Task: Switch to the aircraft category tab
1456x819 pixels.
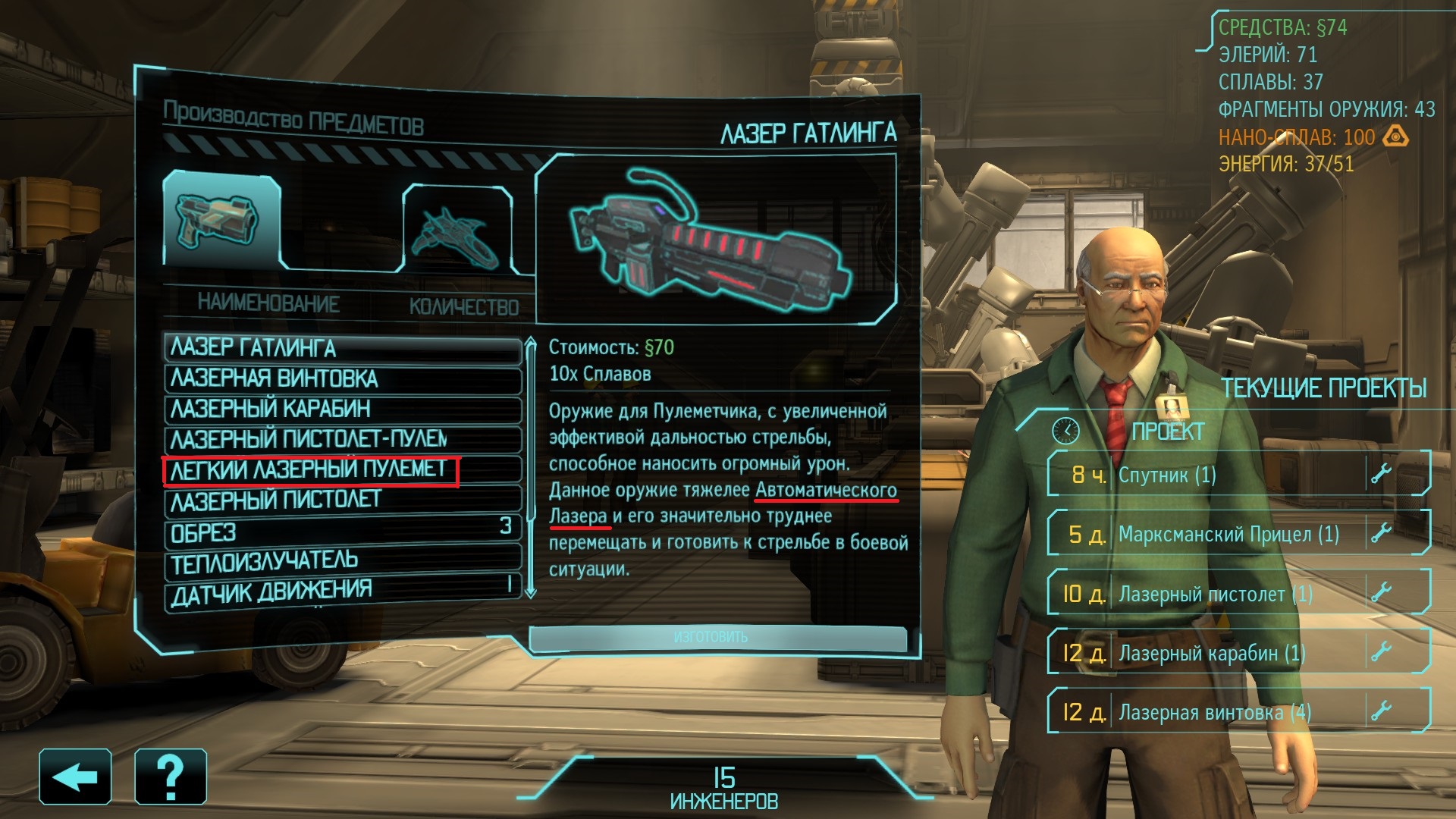Action: point(457,229)
